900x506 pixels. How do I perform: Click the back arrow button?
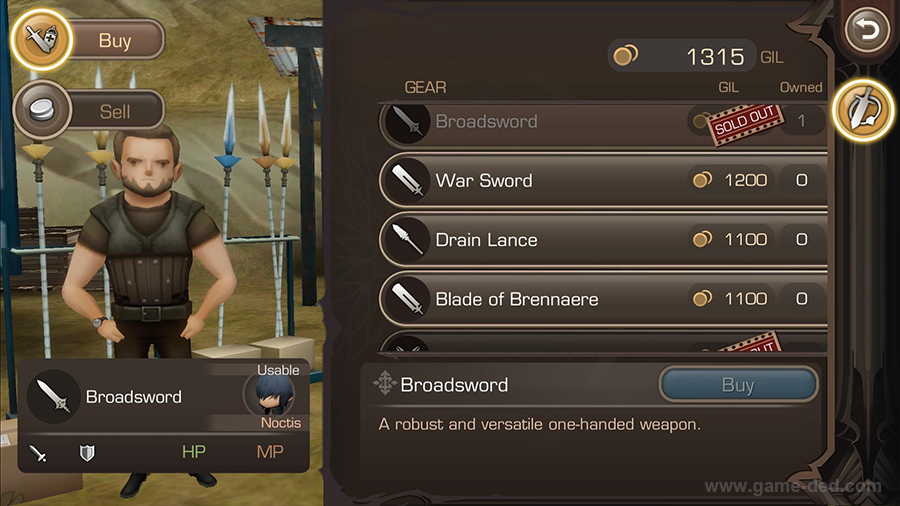[866, 33]
